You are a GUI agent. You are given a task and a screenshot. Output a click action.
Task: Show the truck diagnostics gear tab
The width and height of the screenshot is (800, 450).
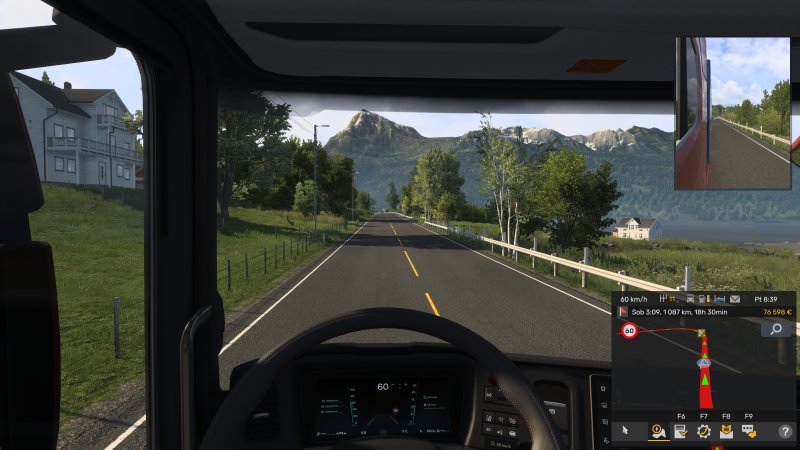[703, 431]
